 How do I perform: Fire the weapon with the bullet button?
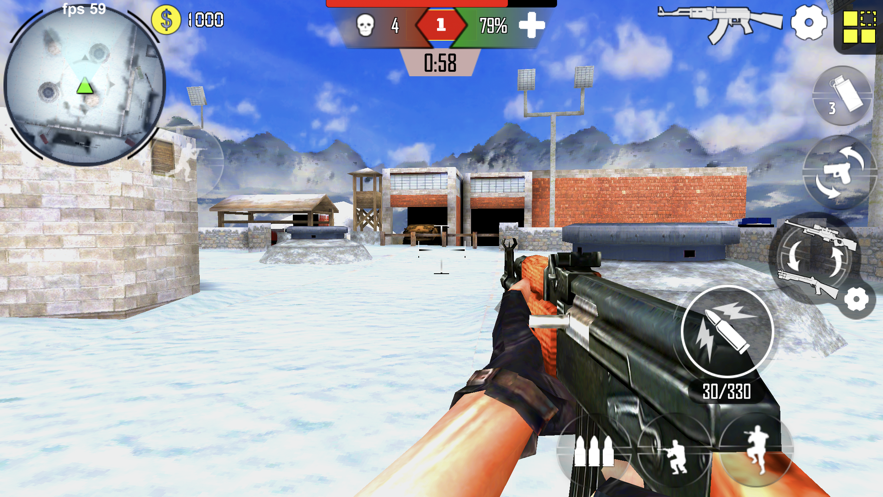point(727,333)
